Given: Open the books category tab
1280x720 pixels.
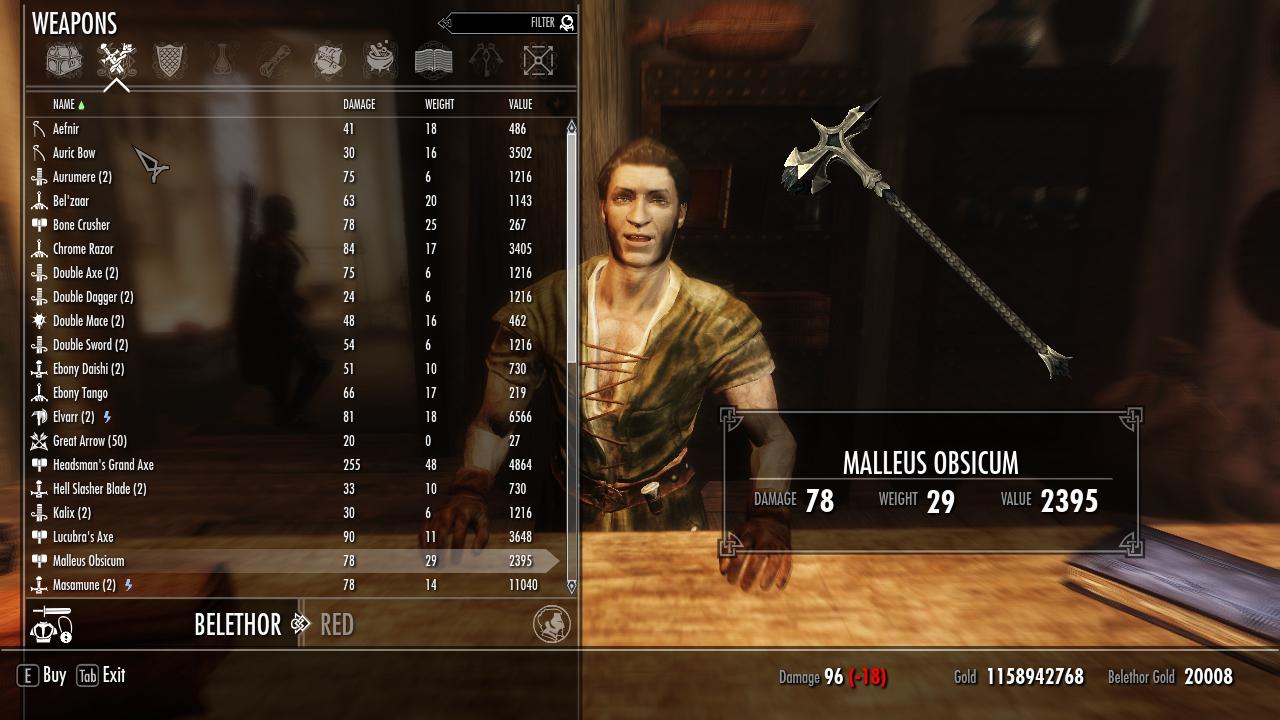Looking at the screenshot, I should pos(433,61).
